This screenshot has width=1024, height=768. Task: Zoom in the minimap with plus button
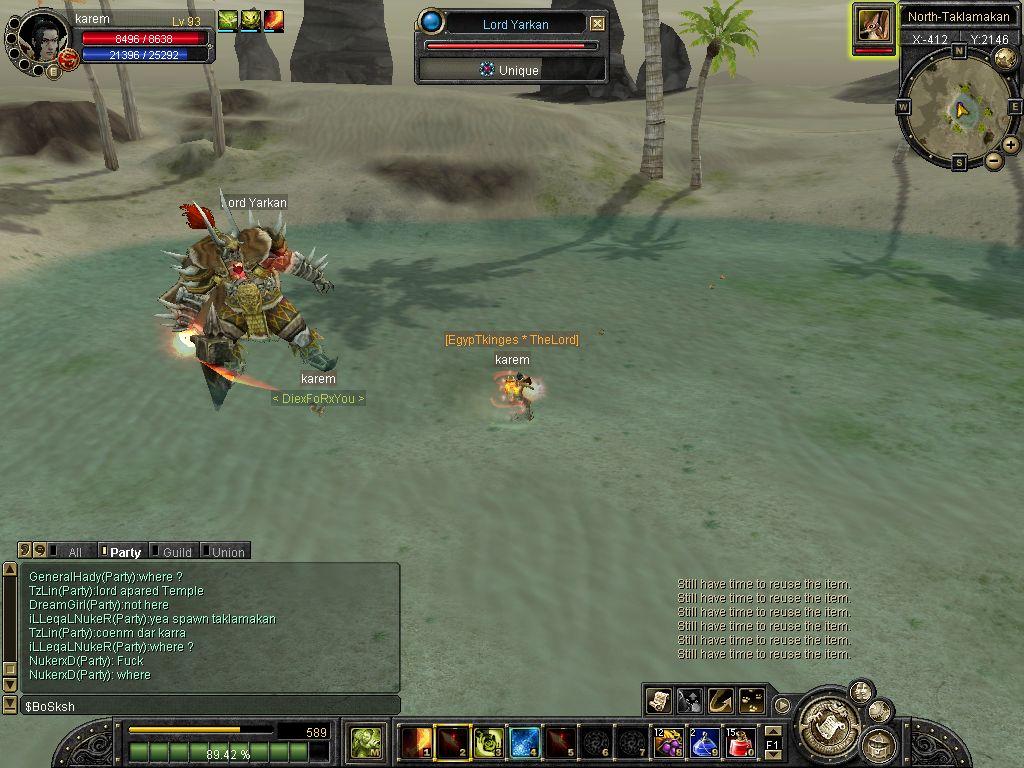click(1011, 145)
